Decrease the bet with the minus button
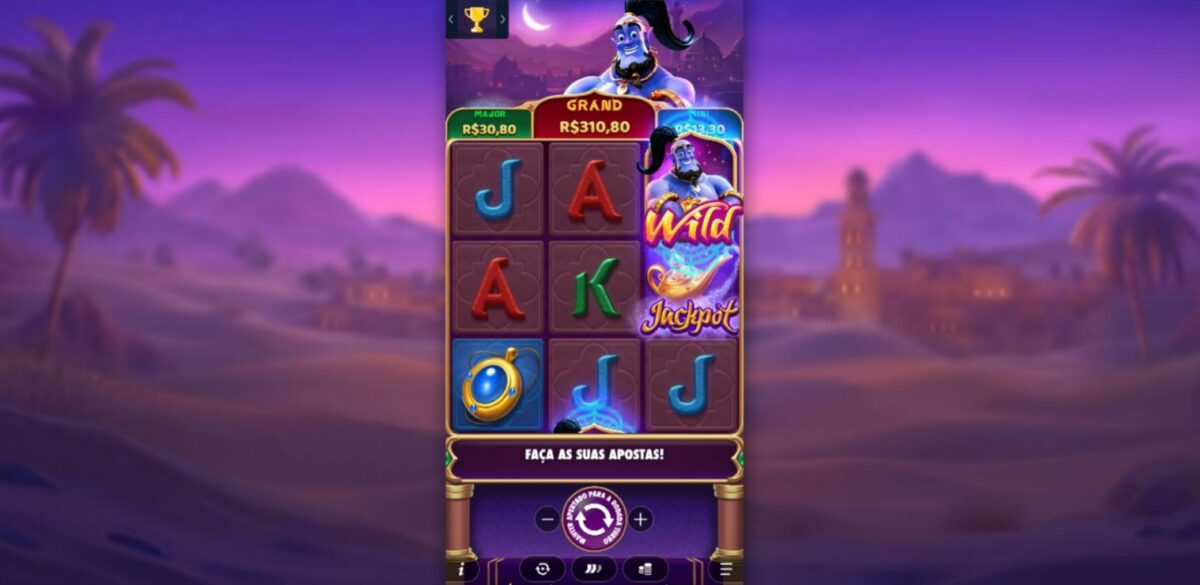Image resolution: width=1200 pixels, height=585 pixels. coord(547,519)
